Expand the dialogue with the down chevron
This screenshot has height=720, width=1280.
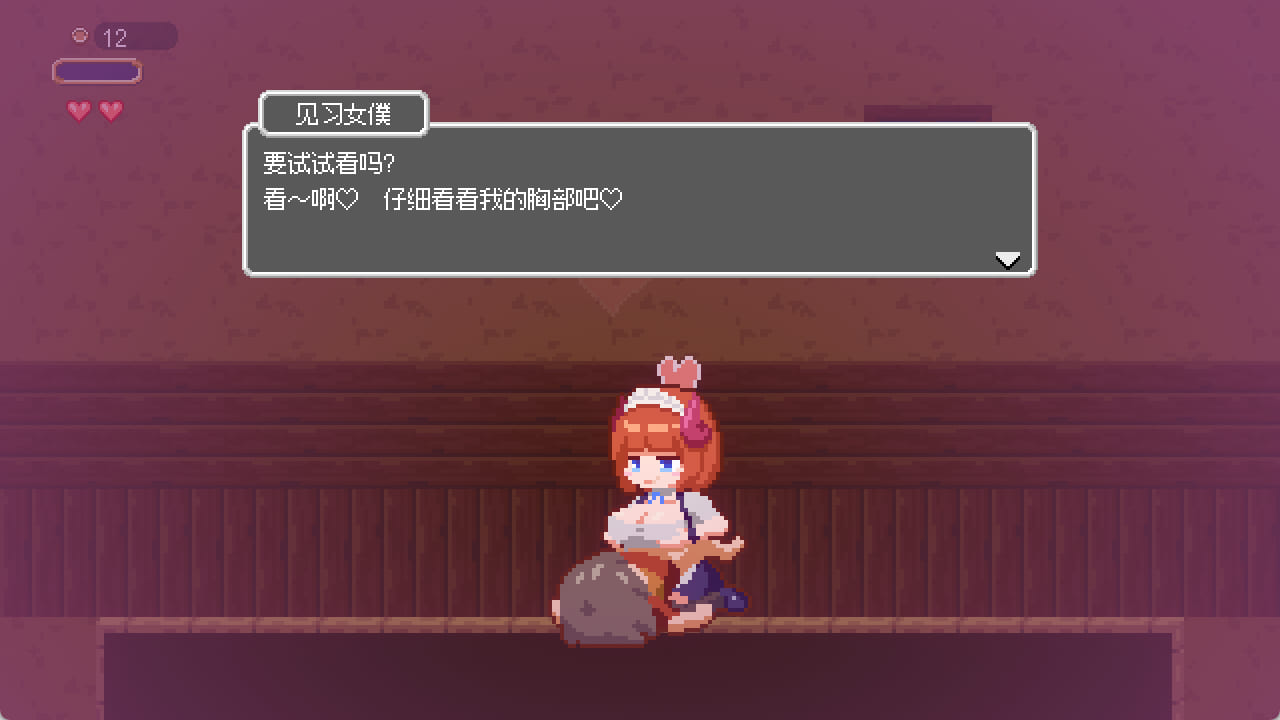[x=1008, y=259]
